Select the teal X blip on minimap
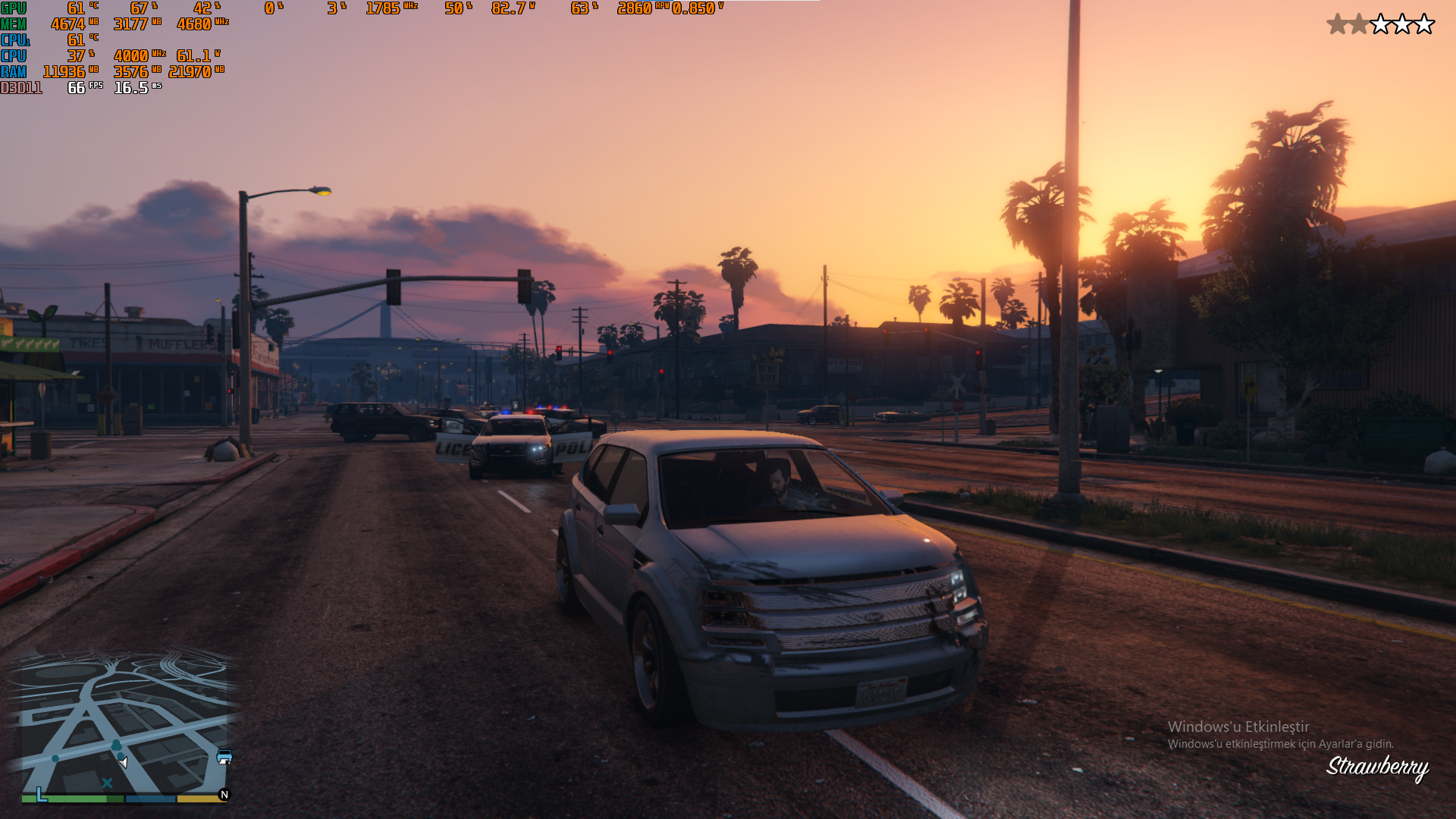Viewport: 1456px width, 819px height. 107,783
